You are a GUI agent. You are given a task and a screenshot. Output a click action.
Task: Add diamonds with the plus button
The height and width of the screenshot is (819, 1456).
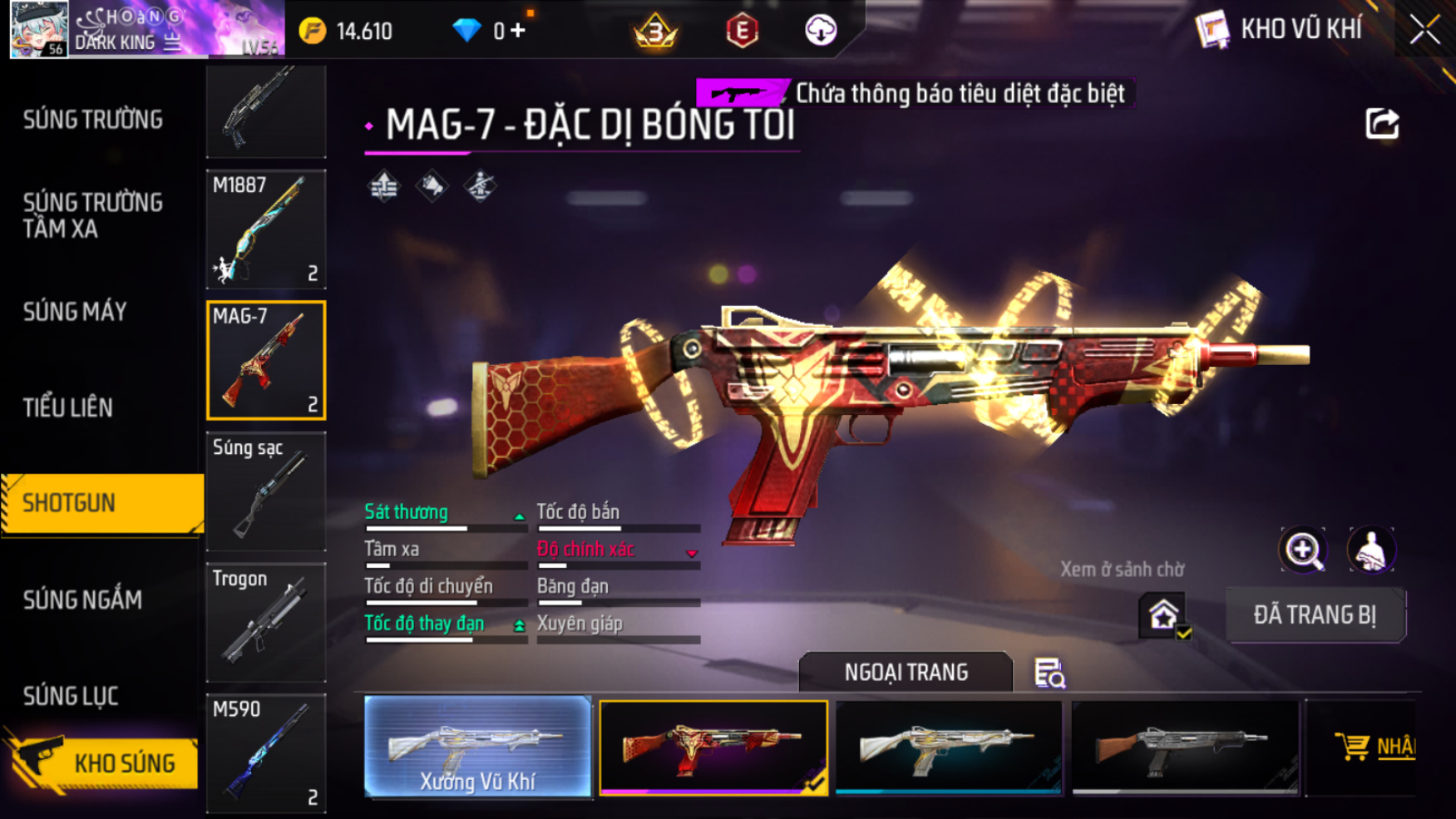click(x=518, y=31)
